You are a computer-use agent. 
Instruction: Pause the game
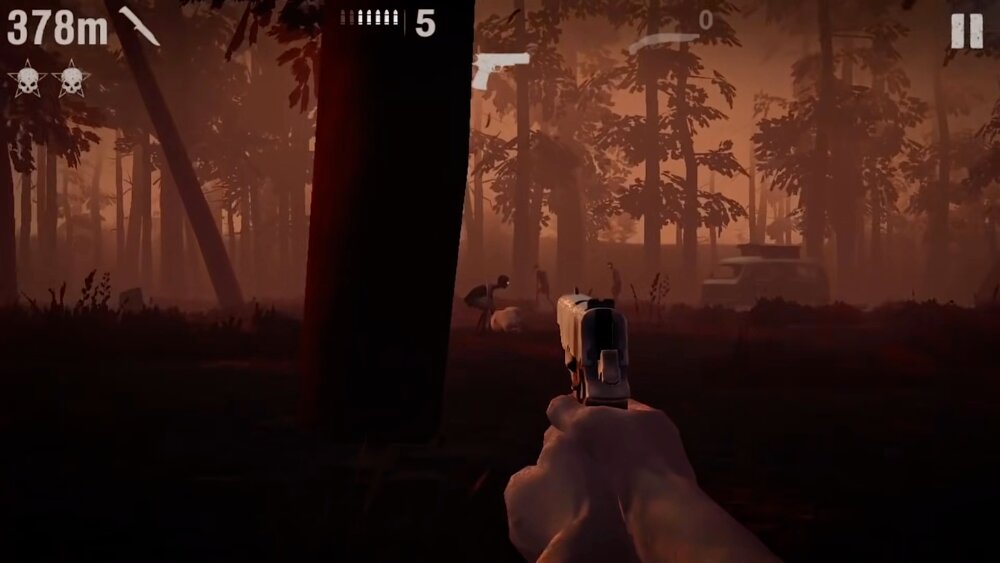click(x=966, y=31)
